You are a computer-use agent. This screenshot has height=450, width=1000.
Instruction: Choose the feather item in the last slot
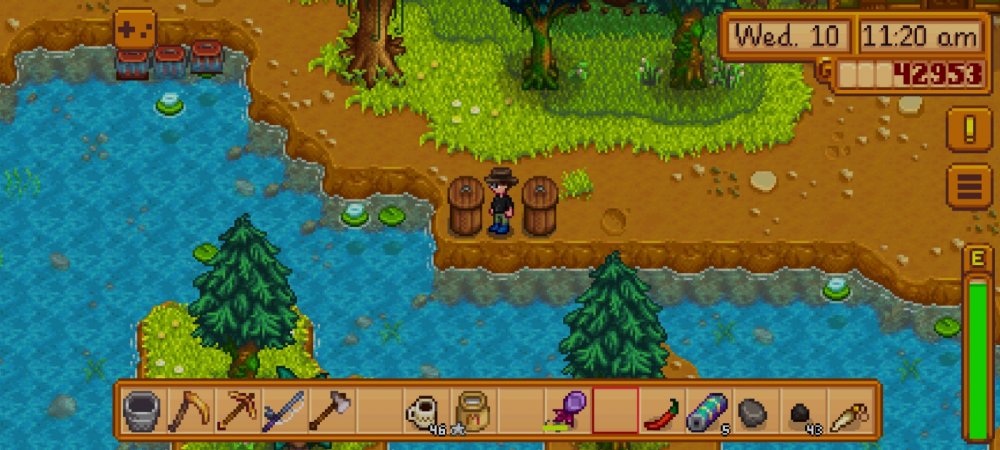(849, 411)
